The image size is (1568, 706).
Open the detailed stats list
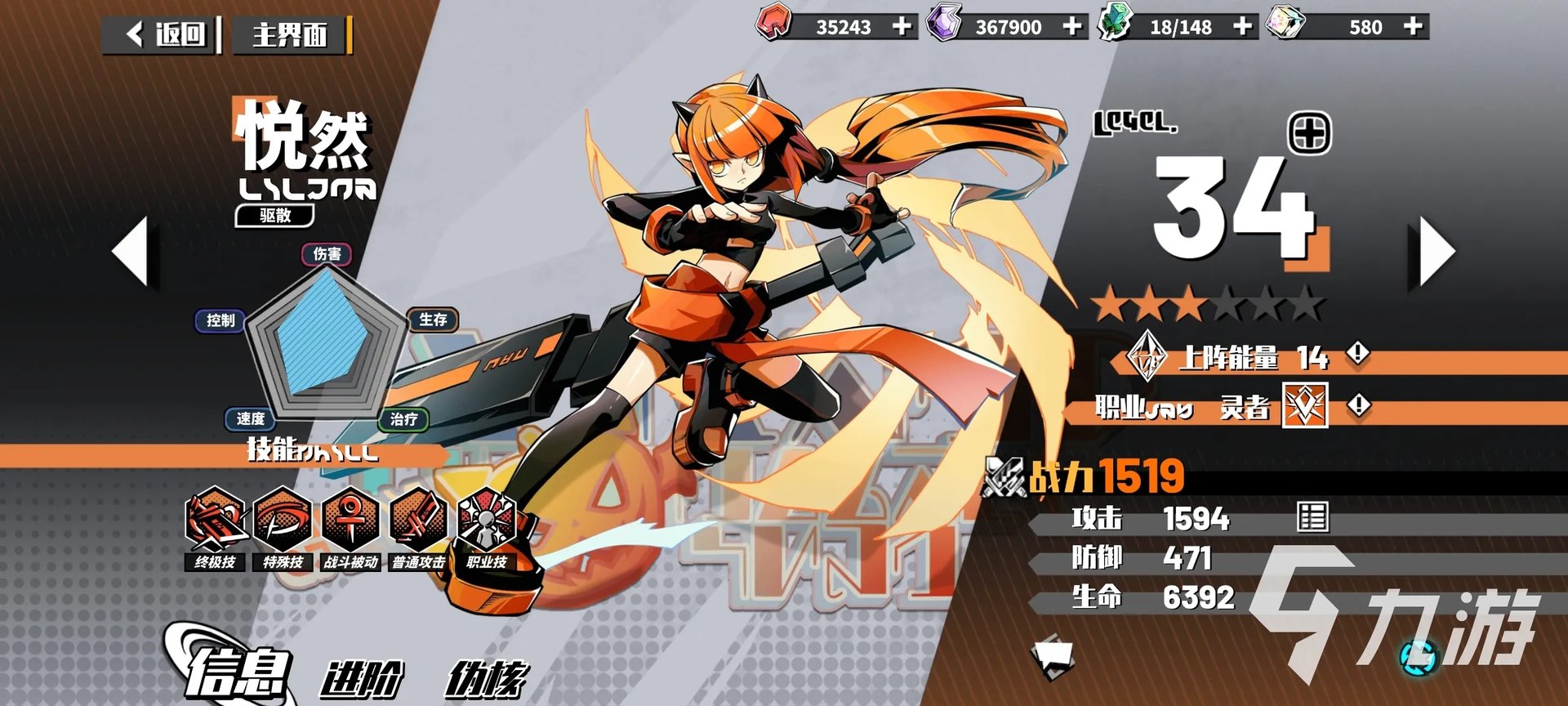click(1312, 517)
